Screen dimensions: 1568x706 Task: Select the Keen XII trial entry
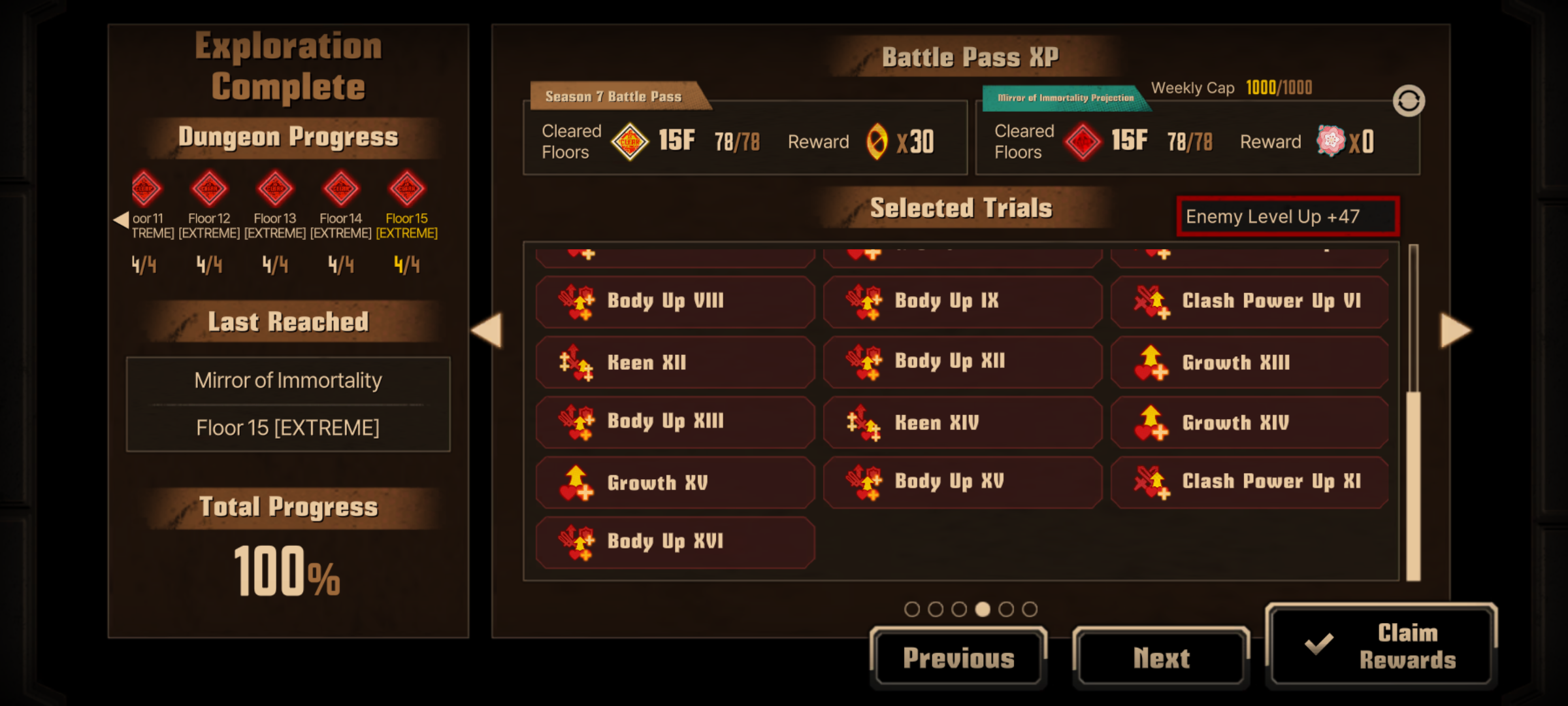pos(675,362)
